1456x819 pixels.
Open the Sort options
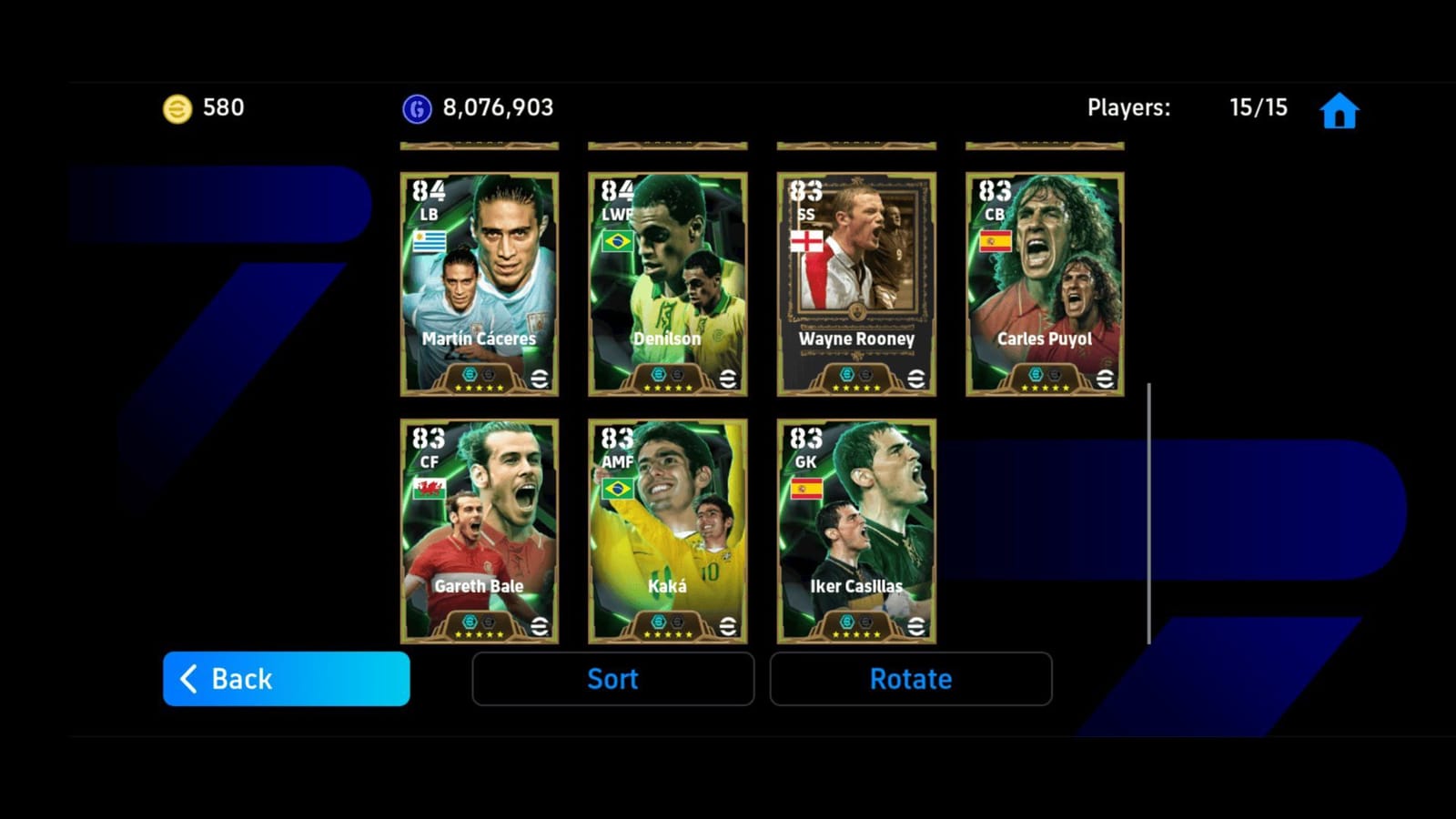point(612,678)
